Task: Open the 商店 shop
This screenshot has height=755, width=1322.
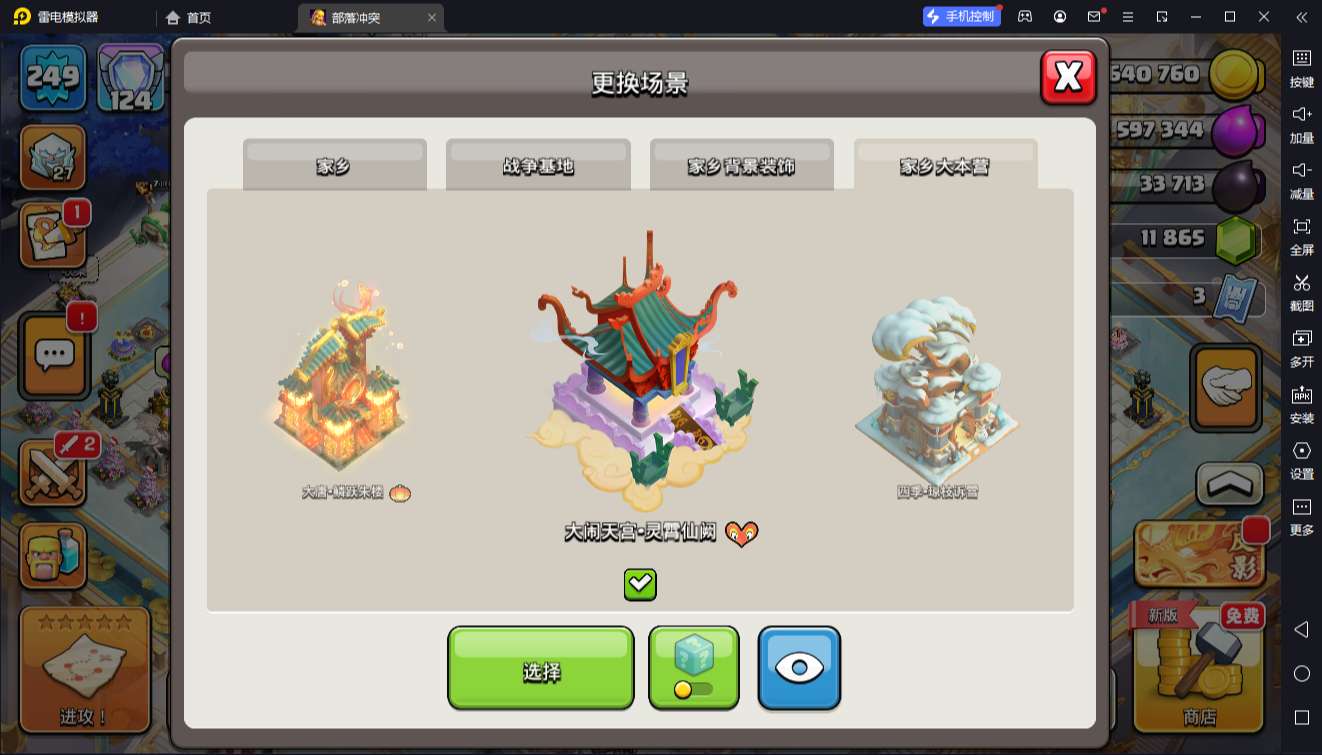Action: click(1198, 668)
